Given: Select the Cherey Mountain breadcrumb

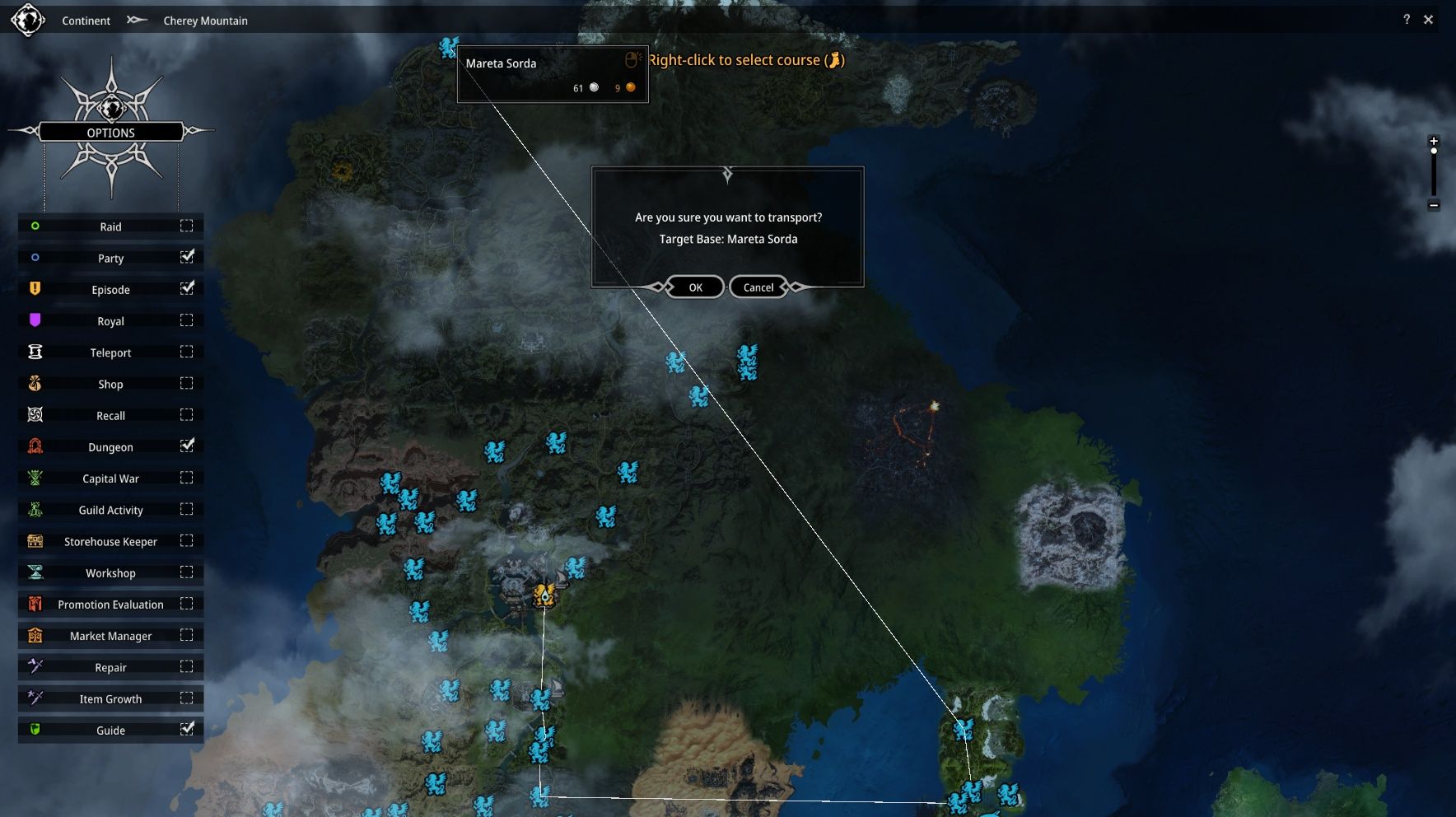Looking at the screenshot, I should (206, 21).
